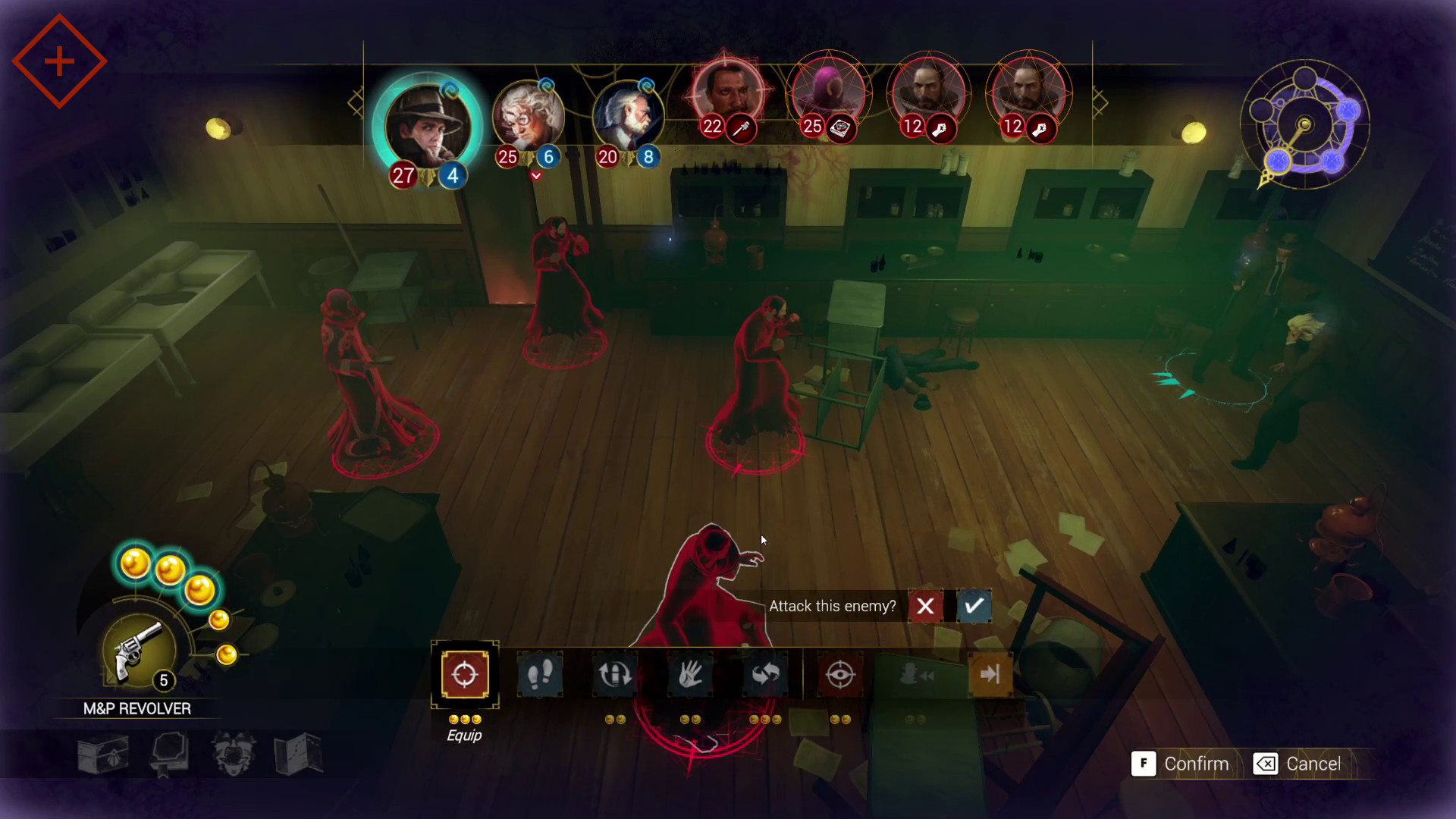Expand the chevron under the 25-health portrait

536,175
